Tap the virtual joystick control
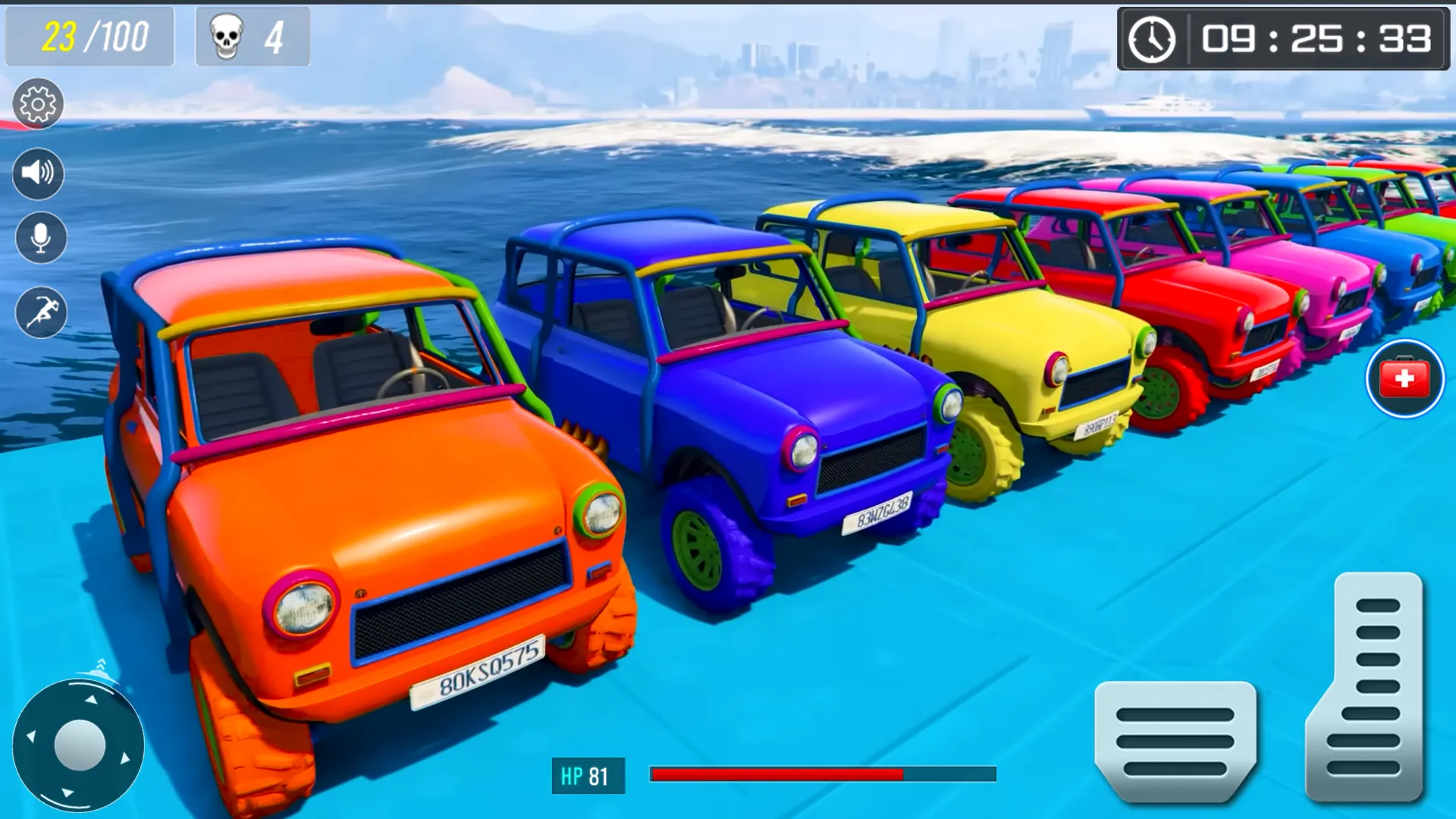Image resolution: width=1456 pixels, height=819 pixels. pos(80,745)
